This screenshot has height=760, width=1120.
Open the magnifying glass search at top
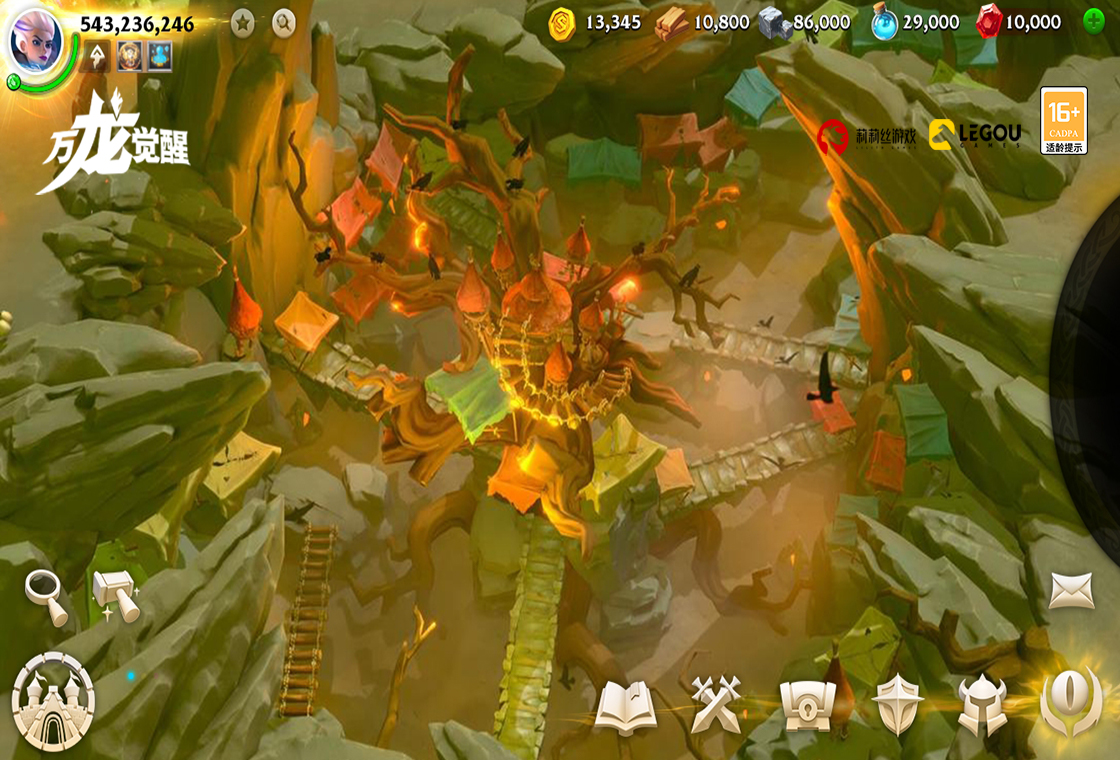[x=284, y=23]
